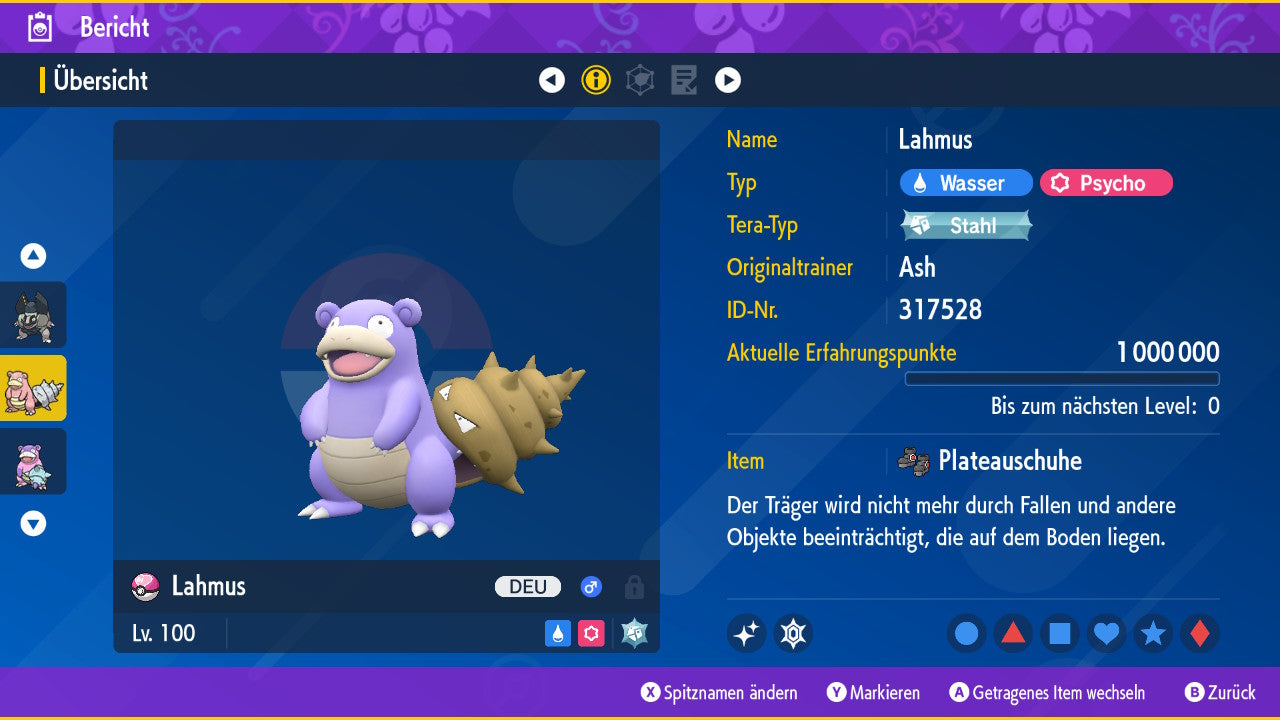This screenshot has width=1280, height=720.
Task: Select the info overview tab icon
Action: pyautogui.click(x=596, y=80)
